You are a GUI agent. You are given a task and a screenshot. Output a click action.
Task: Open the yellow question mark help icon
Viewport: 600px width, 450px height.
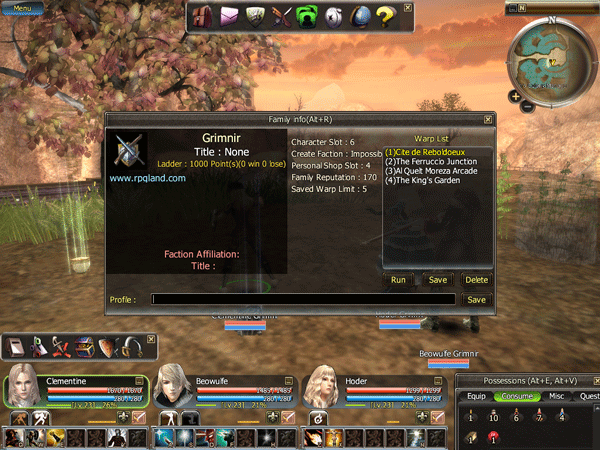(385, 16)
